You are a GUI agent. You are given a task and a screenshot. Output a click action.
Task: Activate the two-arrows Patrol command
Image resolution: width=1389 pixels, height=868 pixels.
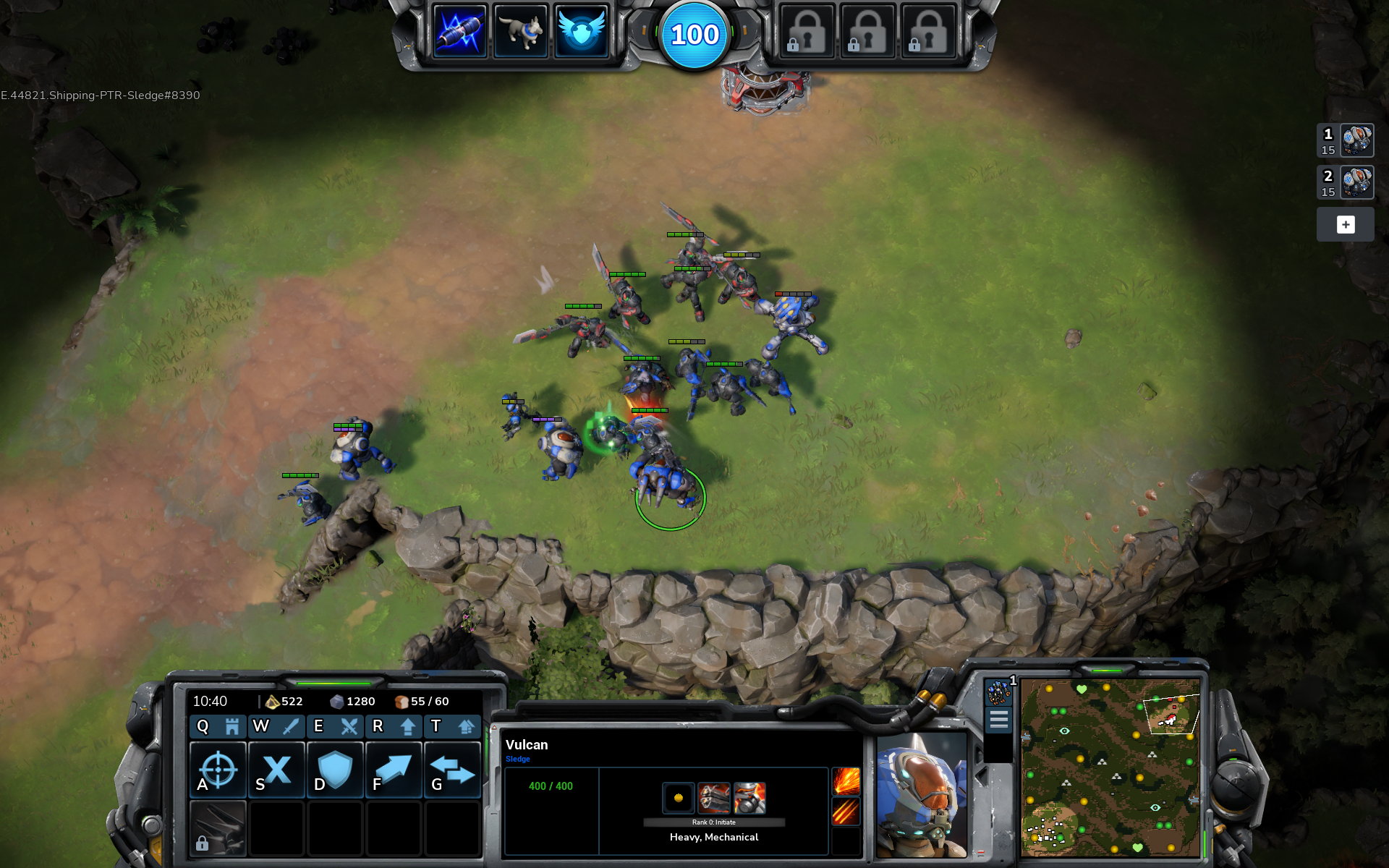coord(452,770)
